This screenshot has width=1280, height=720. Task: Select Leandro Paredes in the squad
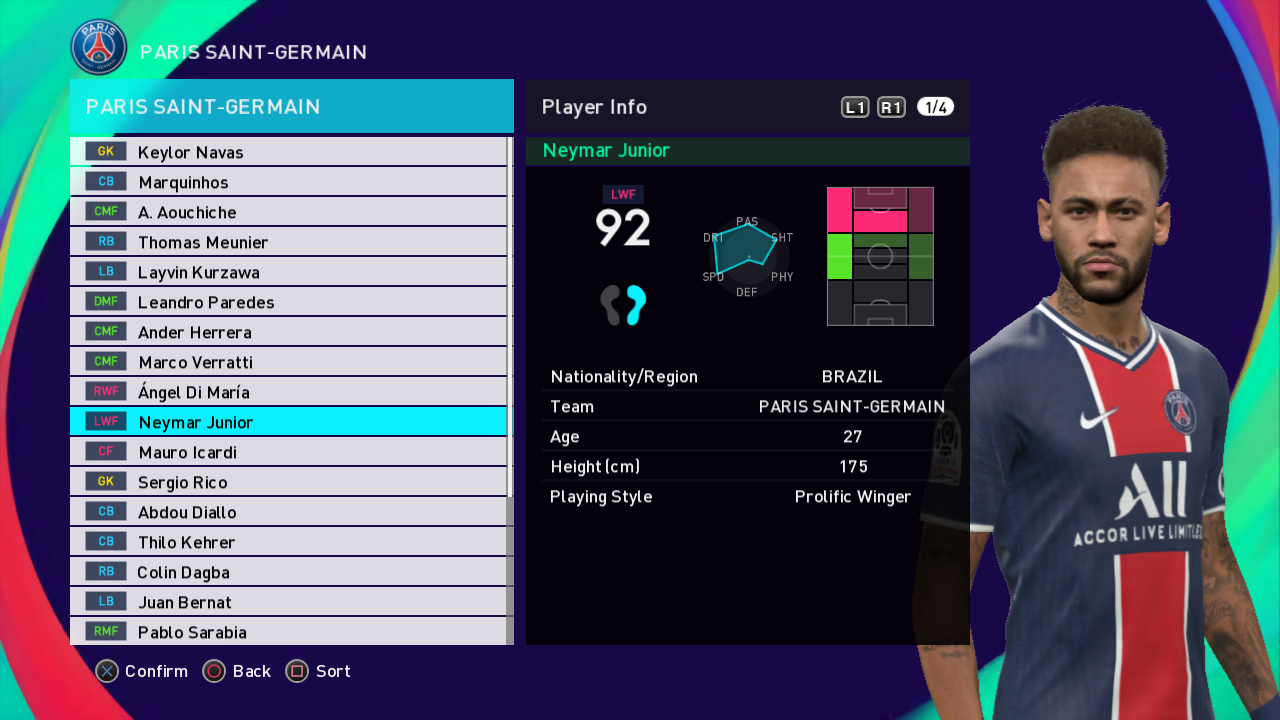point(288,302)
